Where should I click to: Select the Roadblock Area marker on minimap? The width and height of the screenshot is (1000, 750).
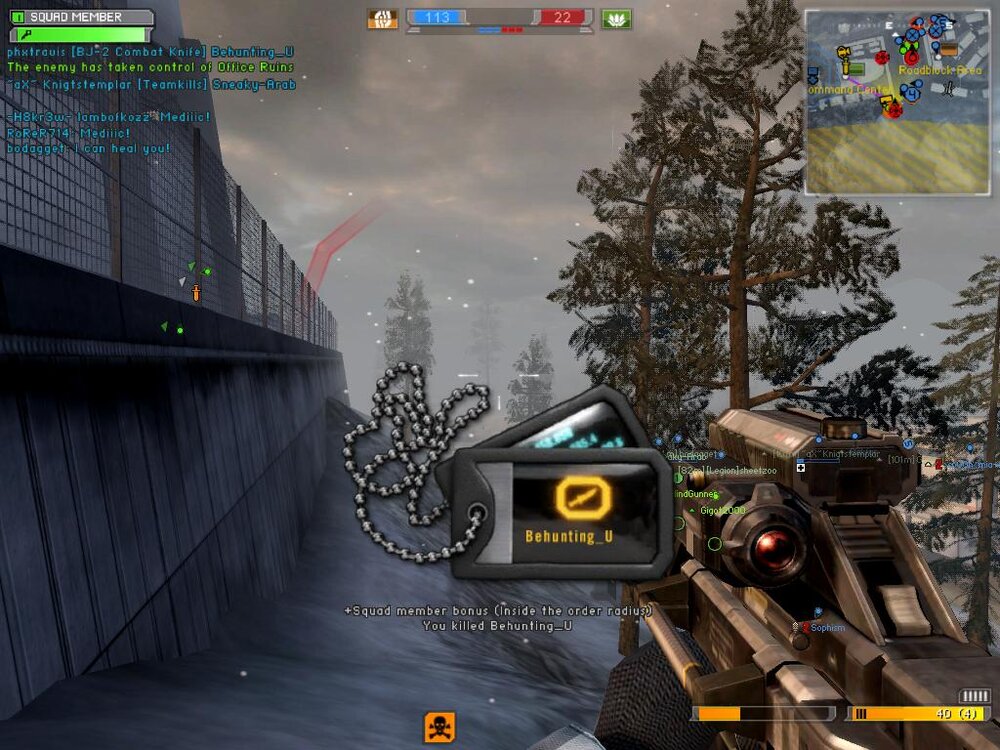click(940, 70)
